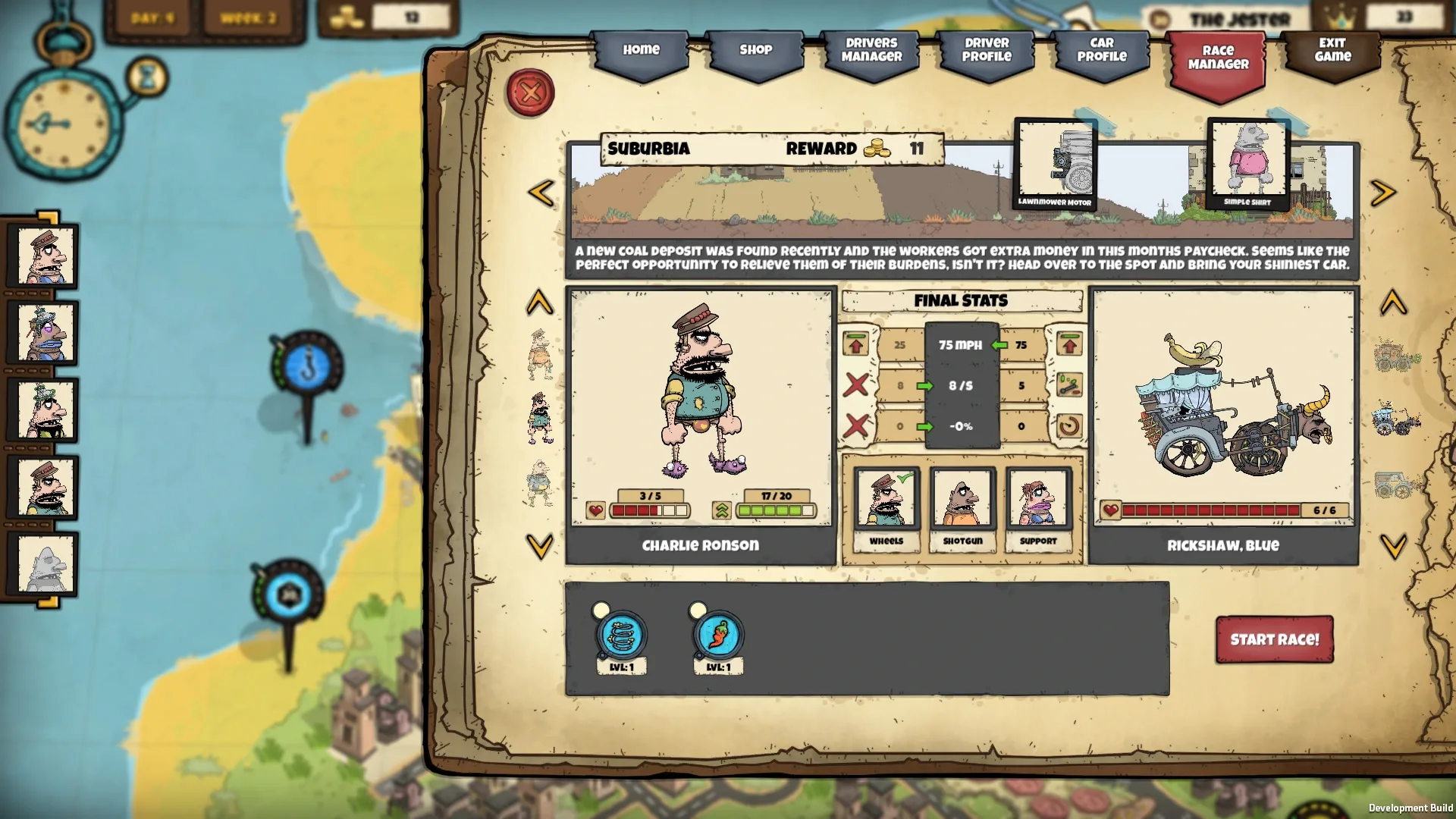Select the Lawnmower Motor reward icon

pos(1056,159)
